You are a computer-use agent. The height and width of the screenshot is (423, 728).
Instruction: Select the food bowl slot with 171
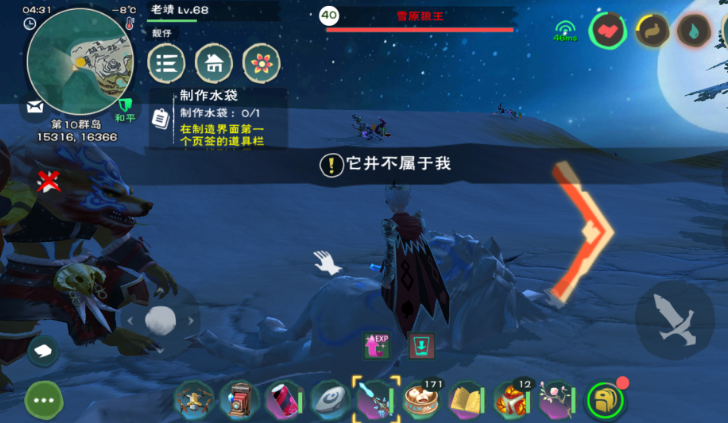[422, 400]
